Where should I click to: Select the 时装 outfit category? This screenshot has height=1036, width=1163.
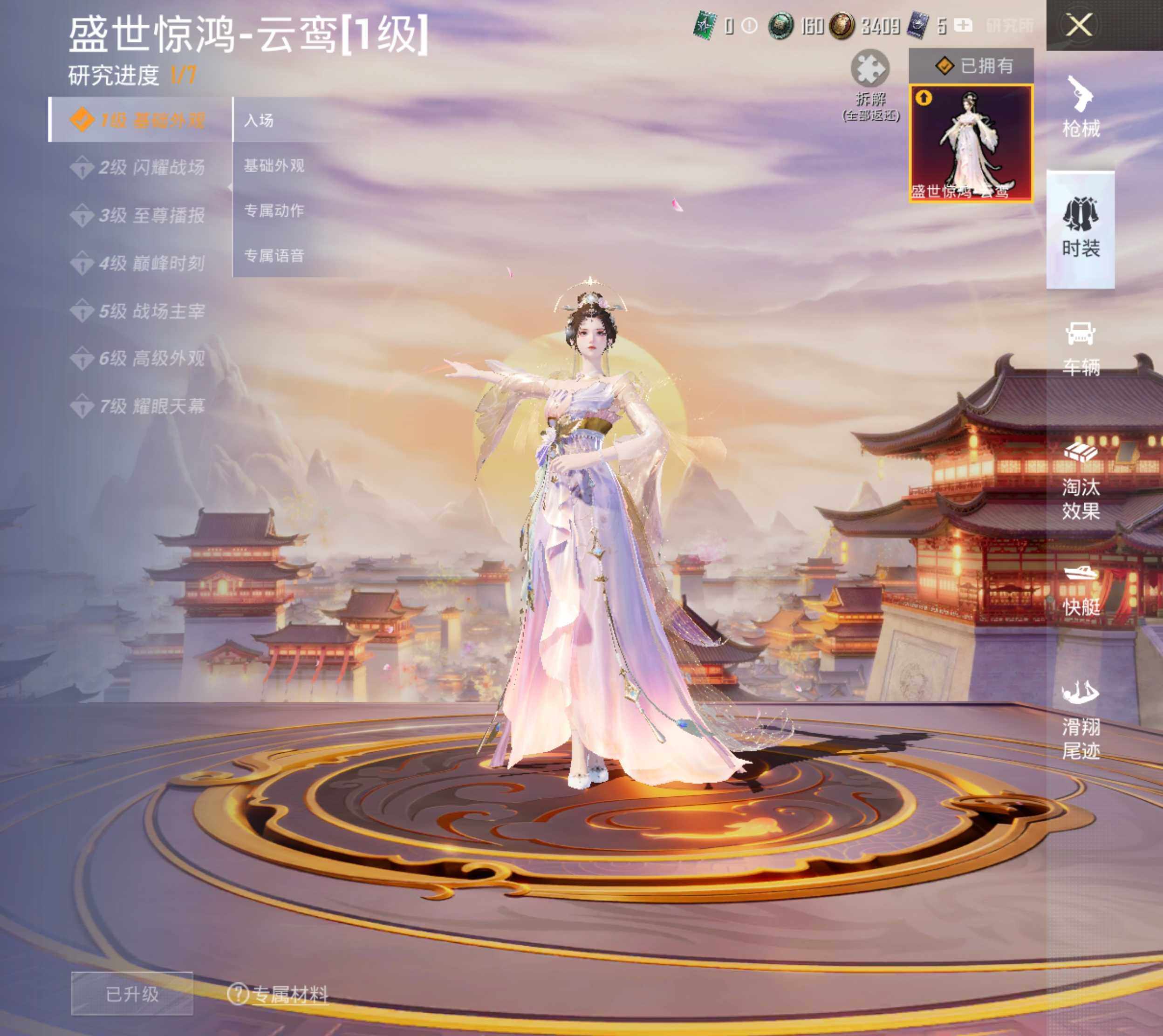pos(1081,229)
